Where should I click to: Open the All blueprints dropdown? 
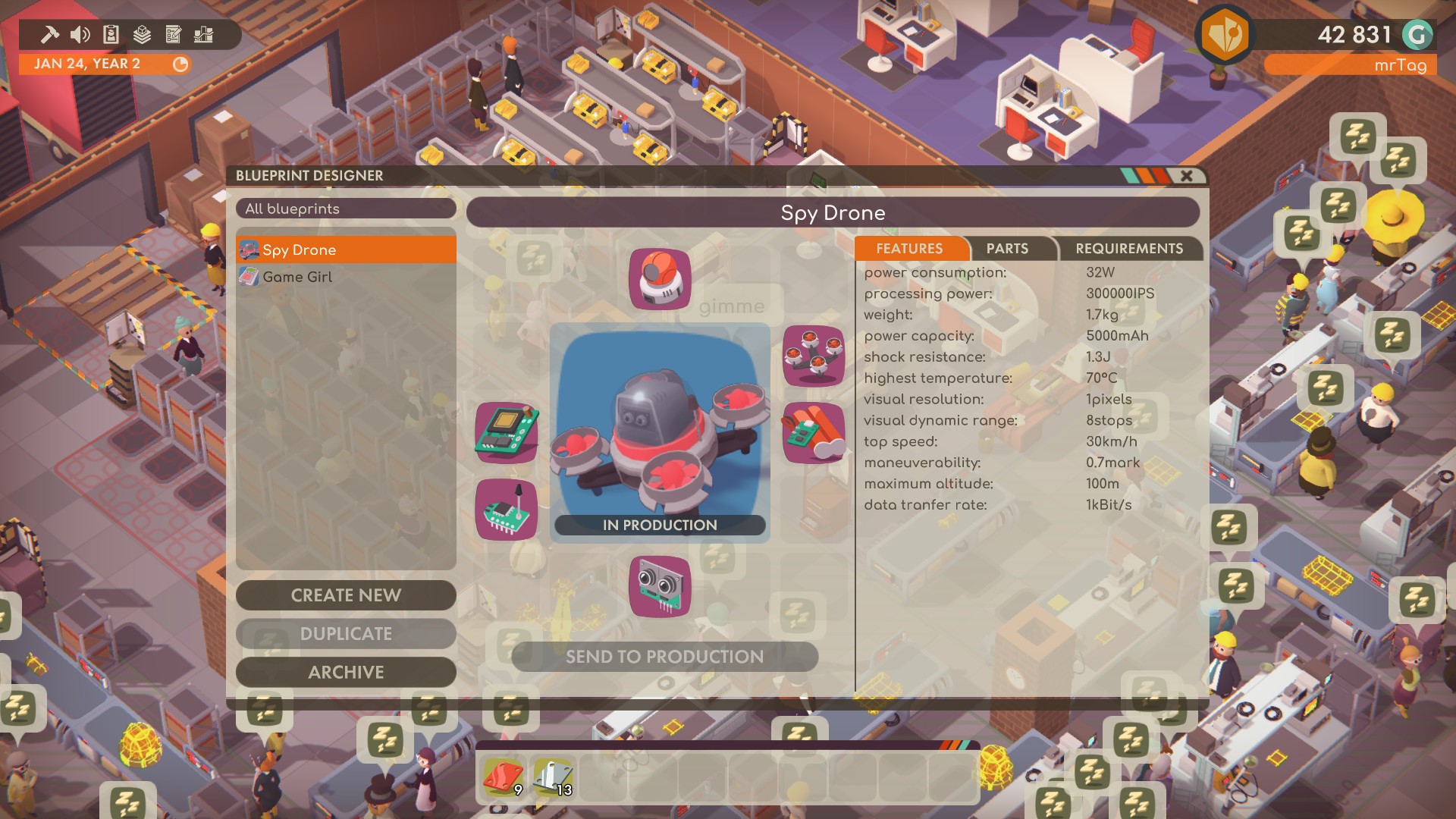click(x=345, y=209)
